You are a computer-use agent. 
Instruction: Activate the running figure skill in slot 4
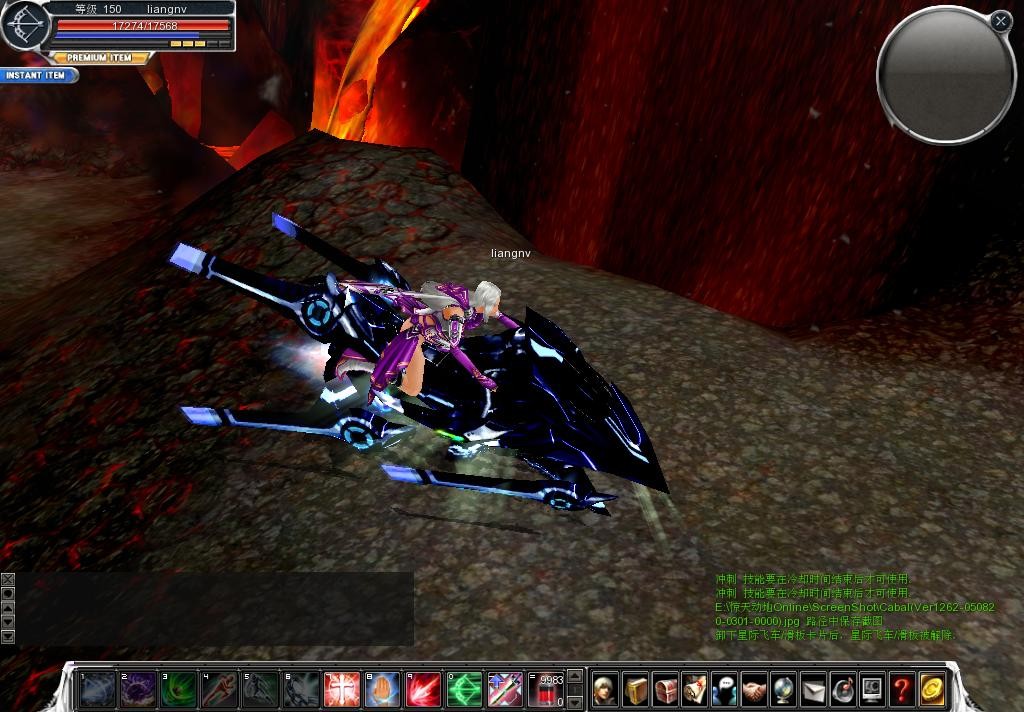tap(219, 689)
